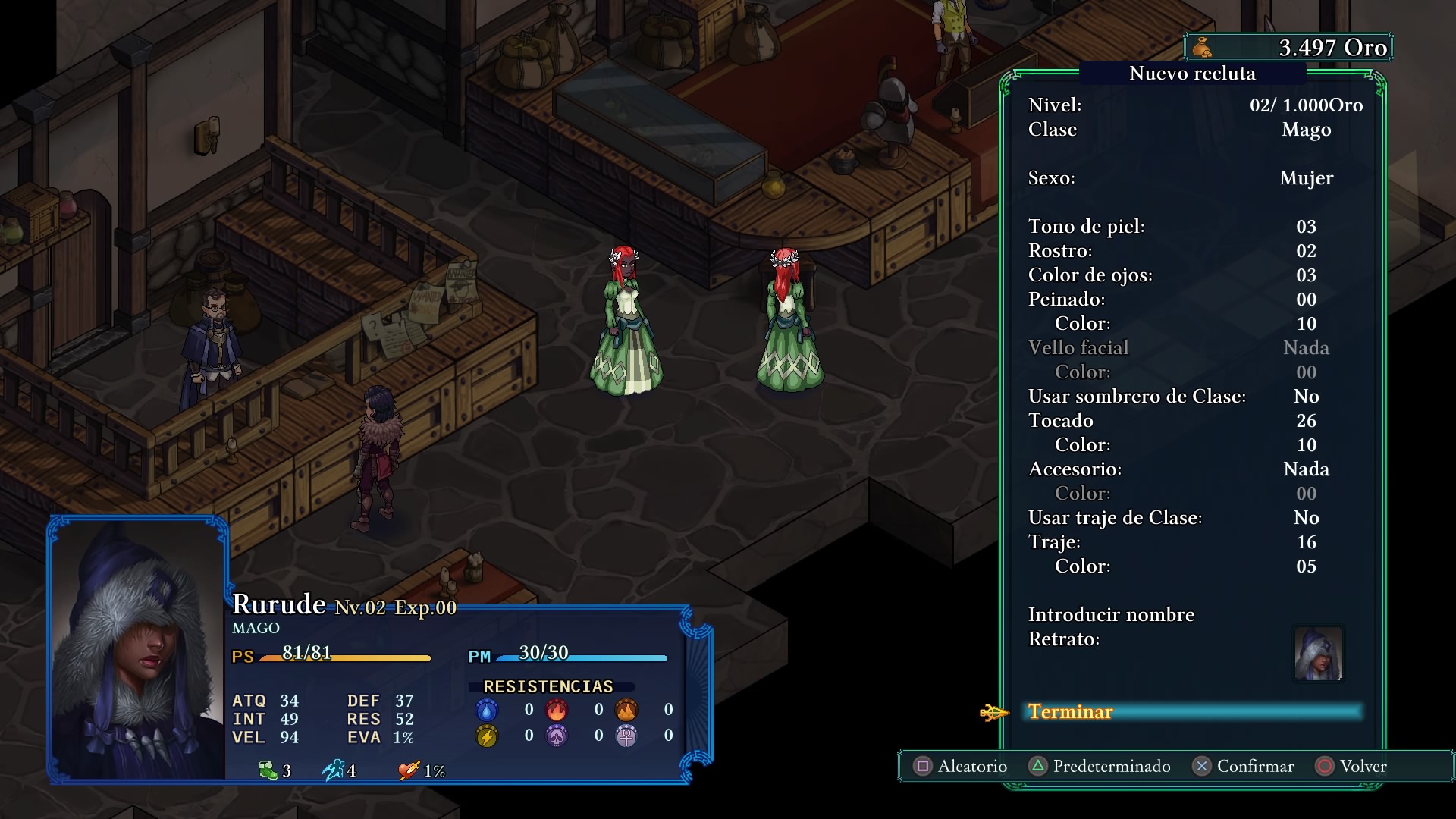Click the hooded portrait thumbnail for Retrato
The image size is (1456, 819).
[x=1318, y=654]
